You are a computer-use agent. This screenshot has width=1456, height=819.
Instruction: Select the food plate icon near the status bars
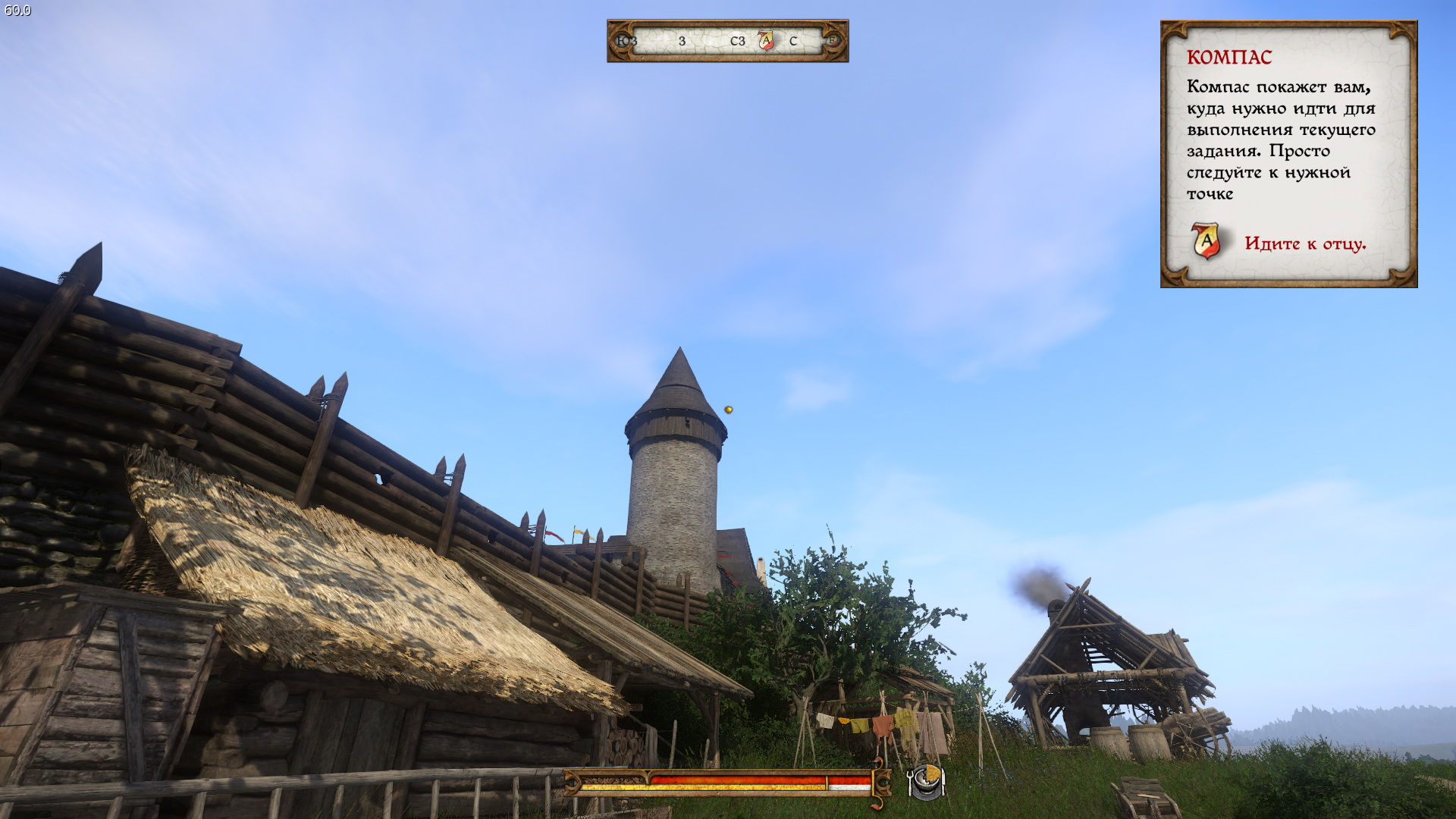928,782
